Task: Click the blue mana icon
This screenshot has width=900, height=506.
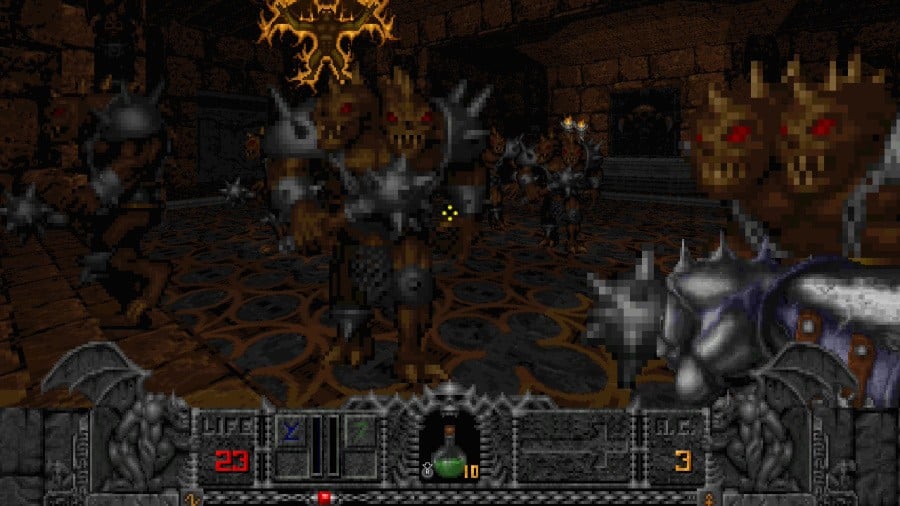Action: pyautogui.click(x=291, y=431)
